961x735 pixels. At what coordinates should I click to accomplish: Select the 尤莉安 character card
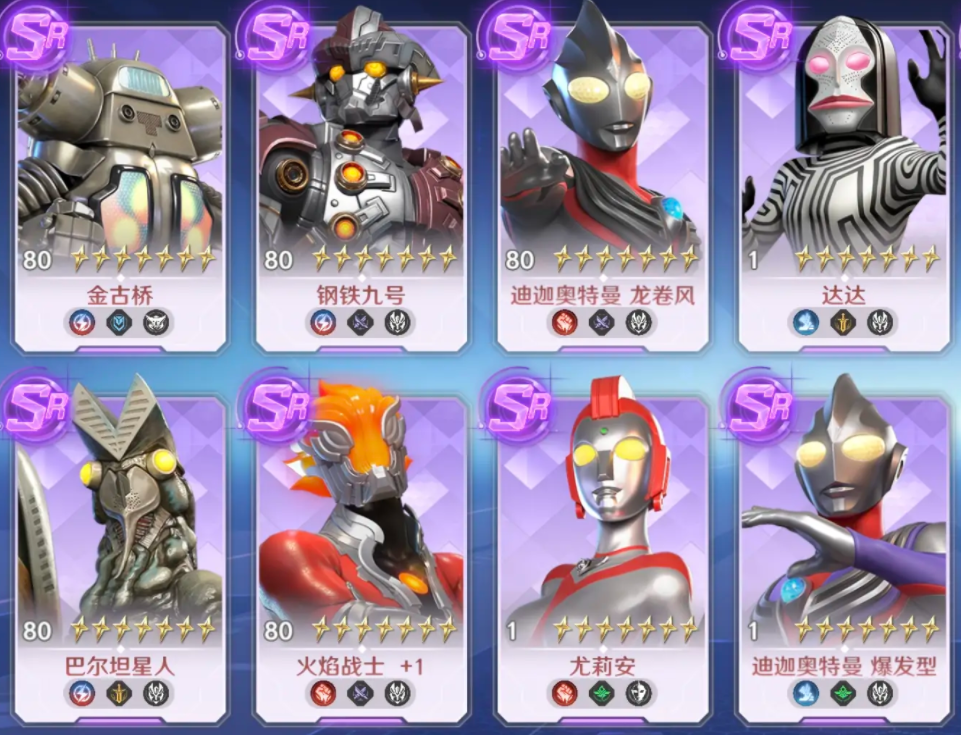602,550
